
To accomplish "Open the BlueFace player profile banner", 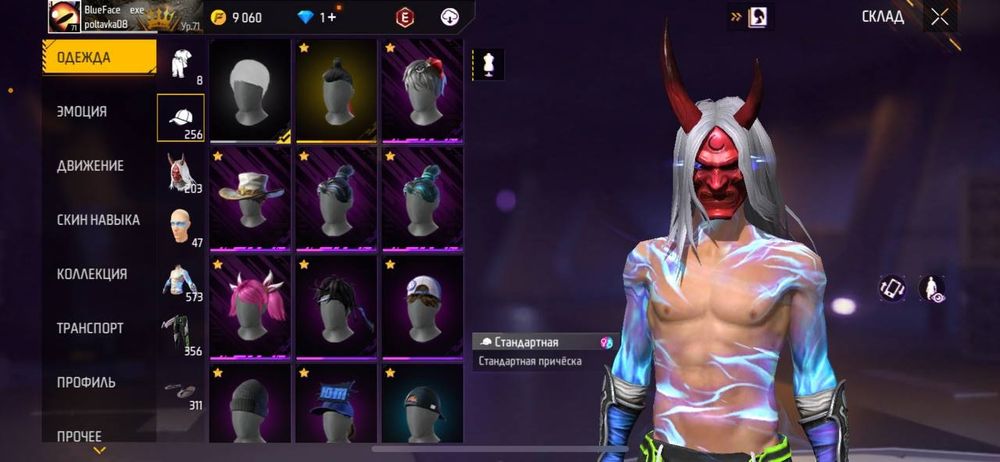I will tap(98, 17).
